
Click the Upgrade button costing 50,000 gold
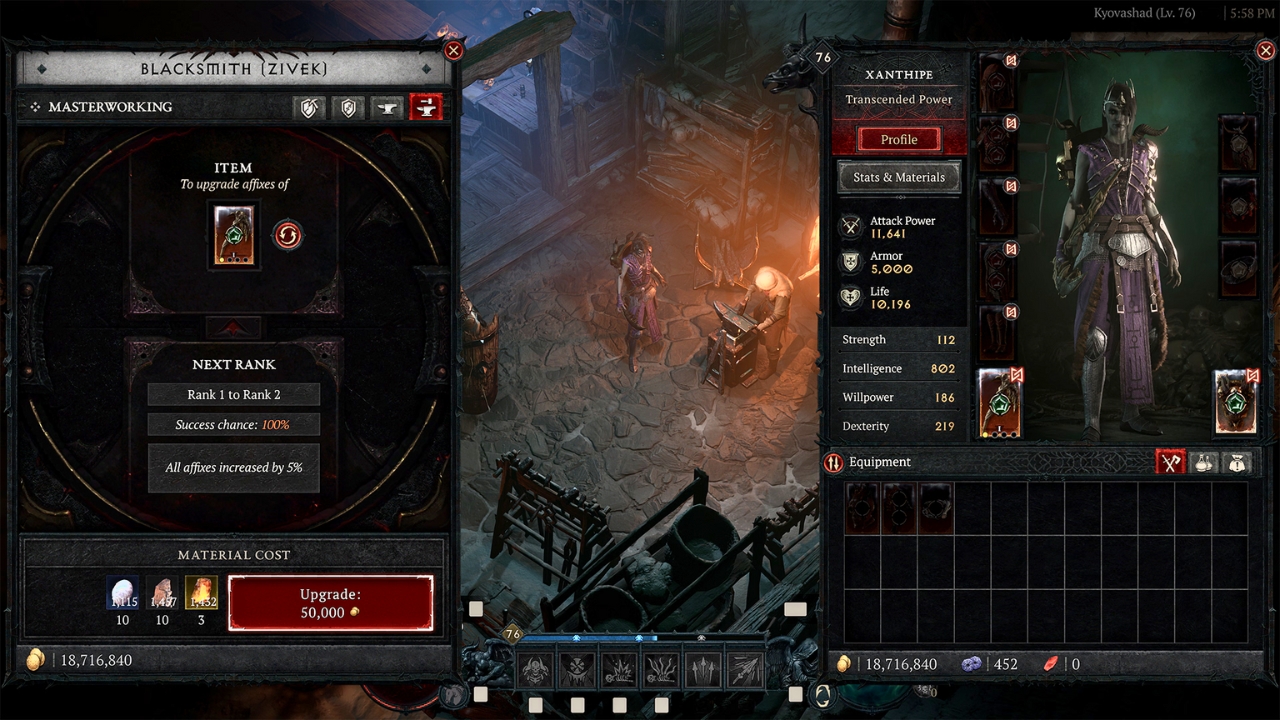(x=330, y=603)
